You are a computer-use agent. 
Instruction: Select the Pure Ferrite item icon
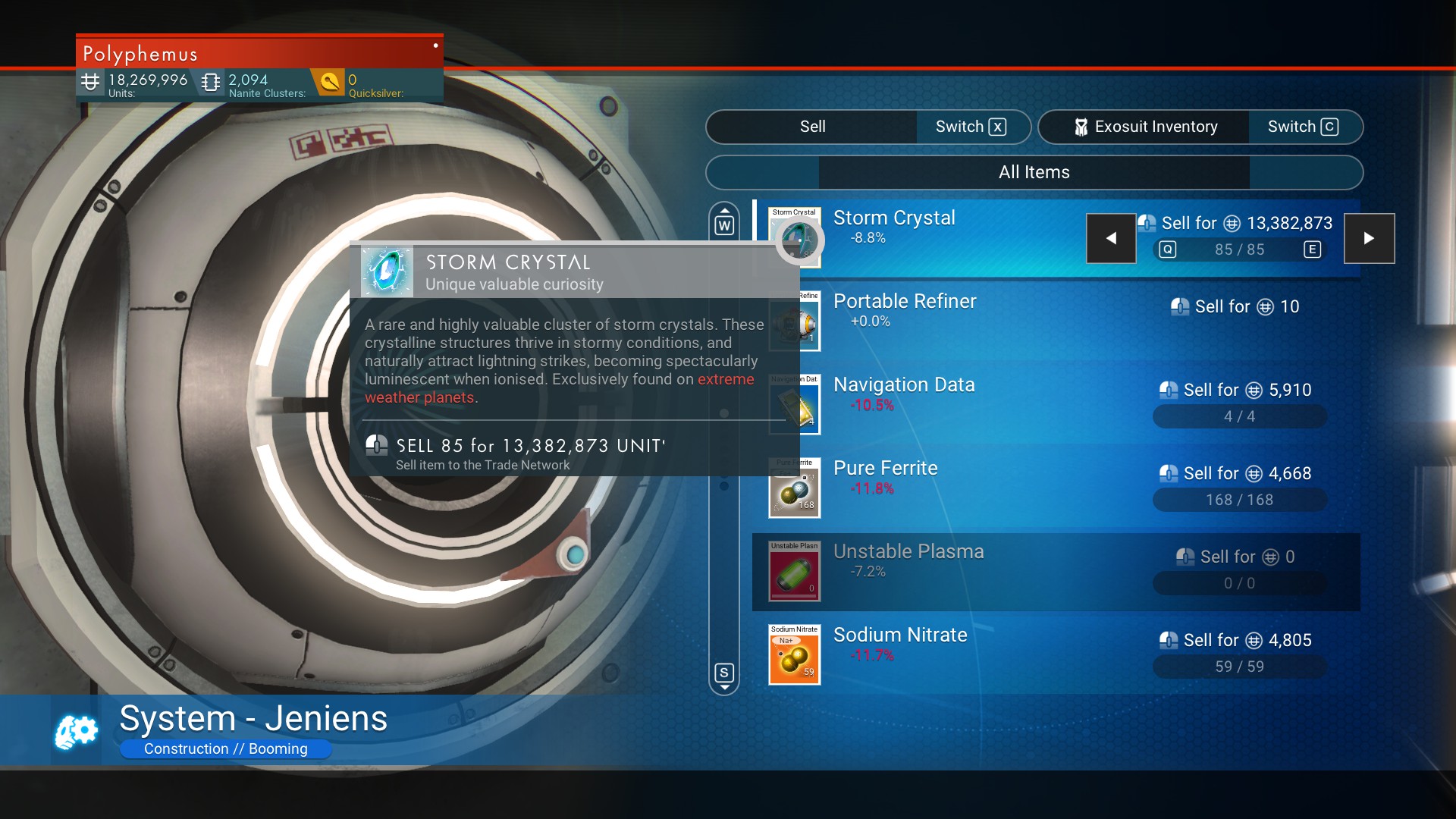(x=794, y=489)
